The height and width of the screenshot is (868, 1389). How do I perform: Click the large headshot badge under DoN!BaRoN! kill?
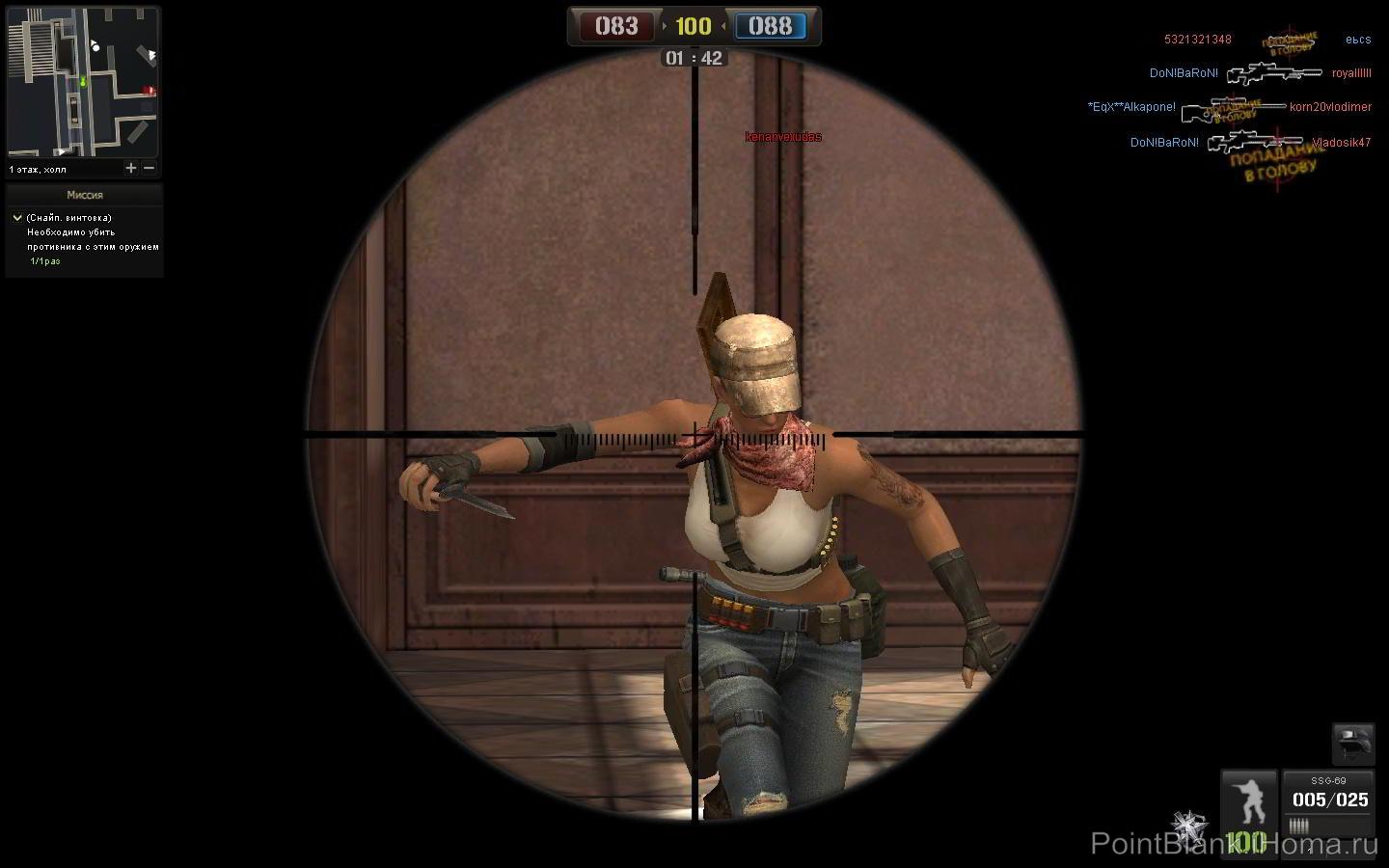coord(1275,166)
